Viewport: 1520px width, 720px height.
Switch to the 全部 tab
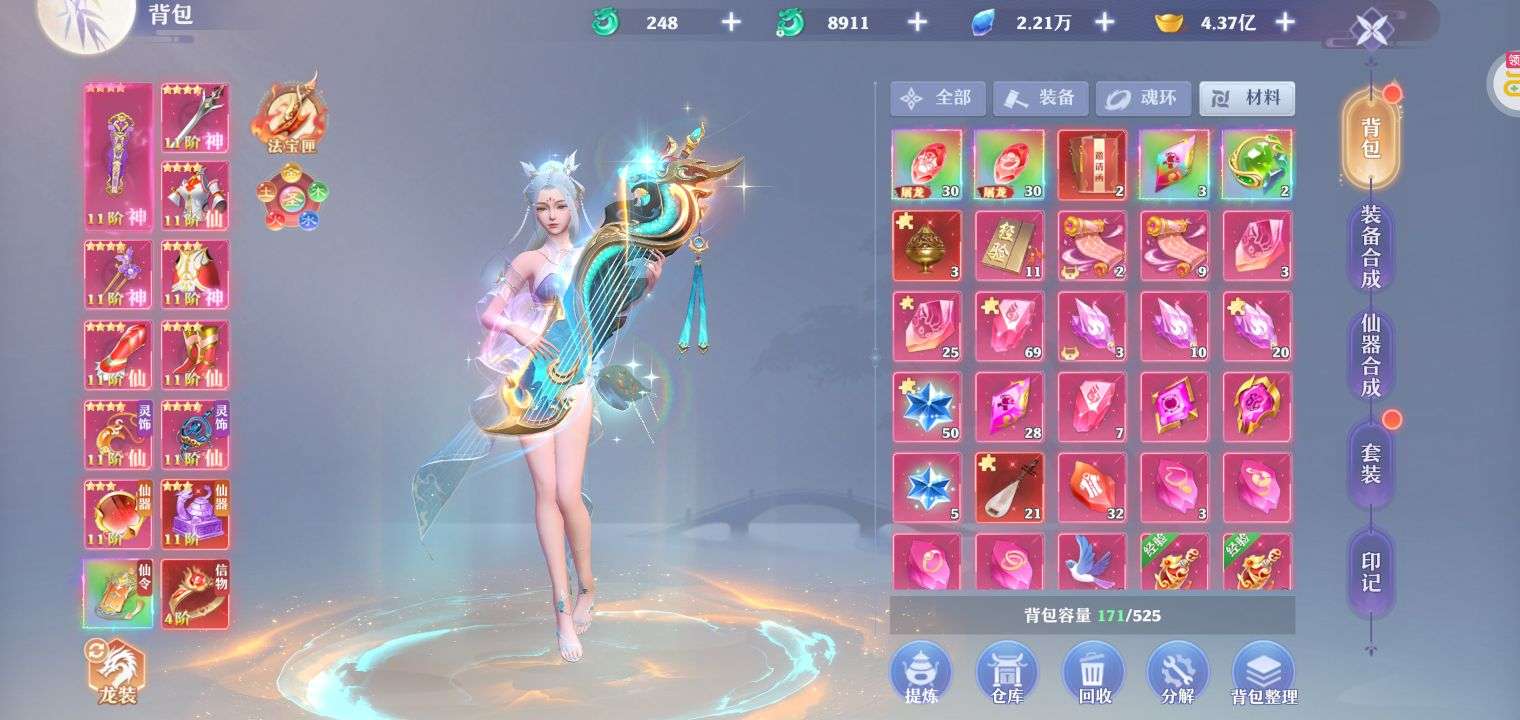(x=937, y=99)
